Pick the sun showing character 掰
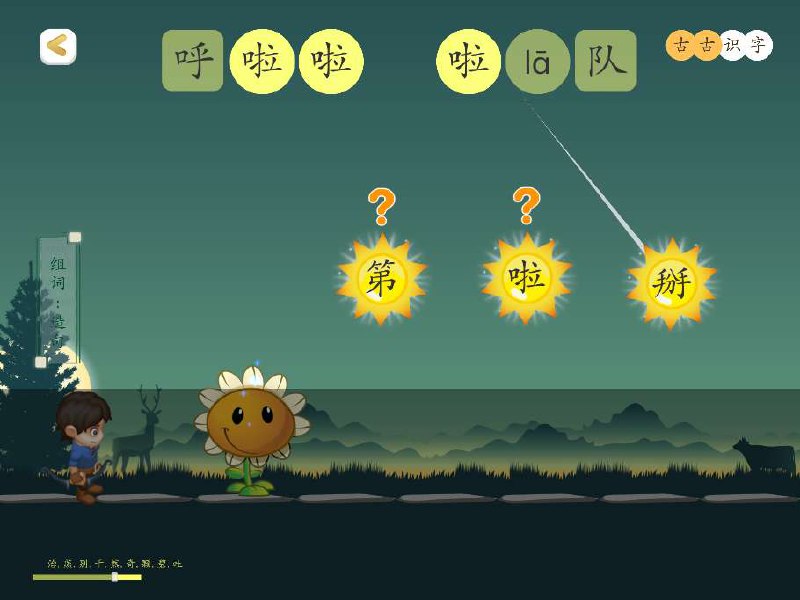The height and width of the screenshot is (600, 800). coord(671,284)
